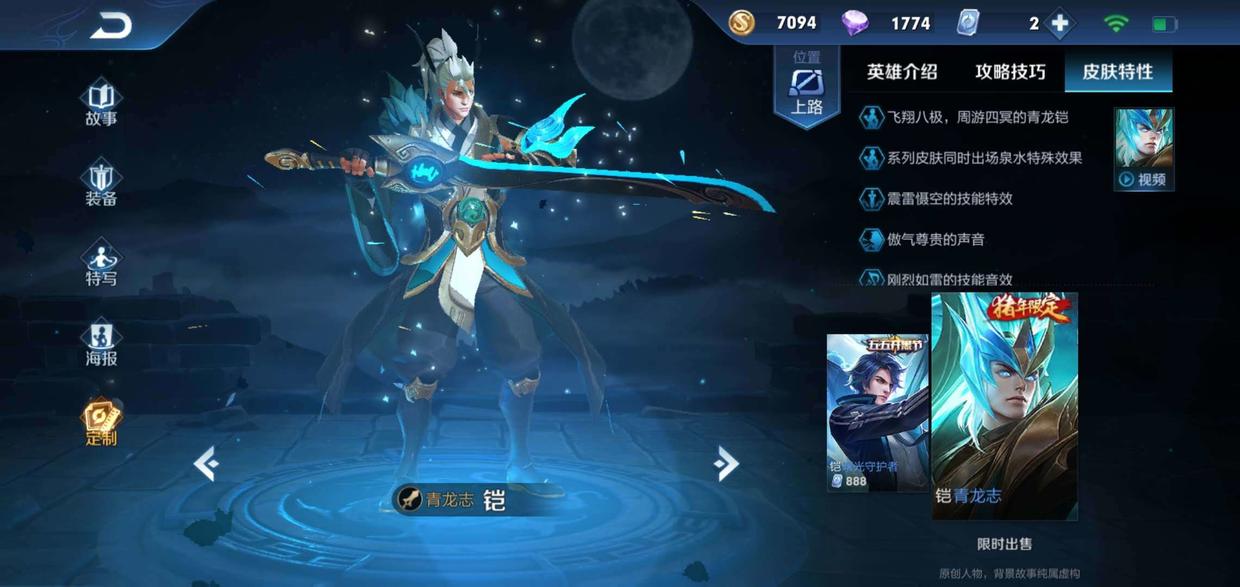Show next hero with right arrow
This screenshot has width=1240, height=587.
(727, 463)
